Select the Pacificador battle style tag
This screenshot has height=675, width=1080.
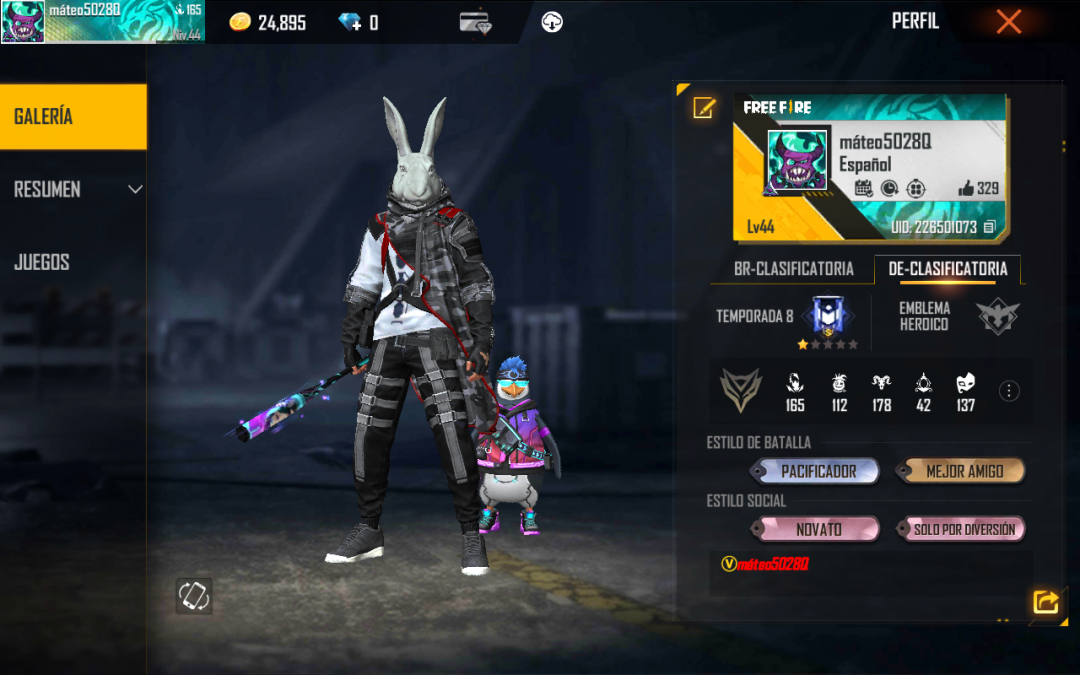pos(818,471)
